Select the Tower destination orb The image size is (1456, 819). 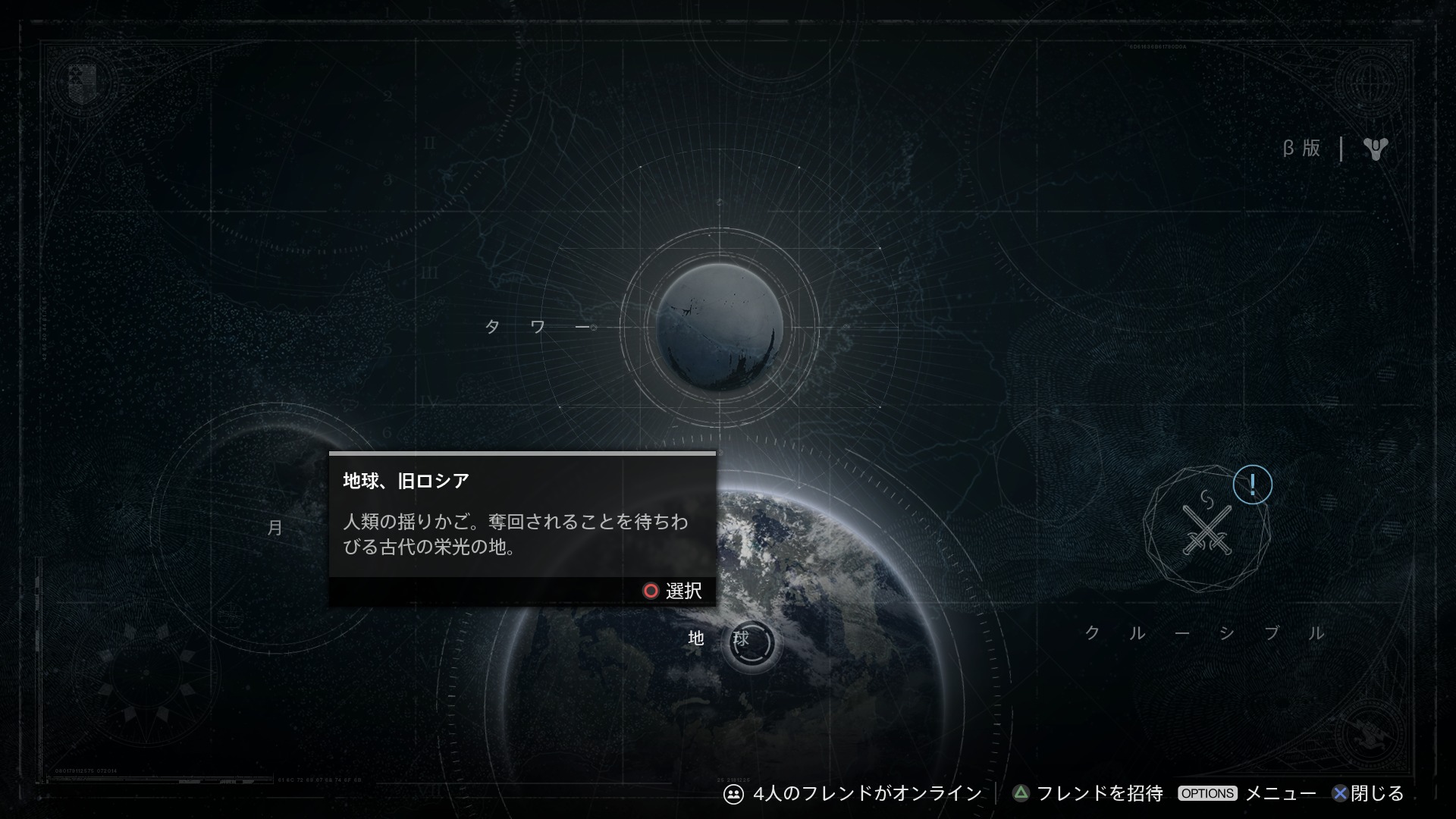719,328
